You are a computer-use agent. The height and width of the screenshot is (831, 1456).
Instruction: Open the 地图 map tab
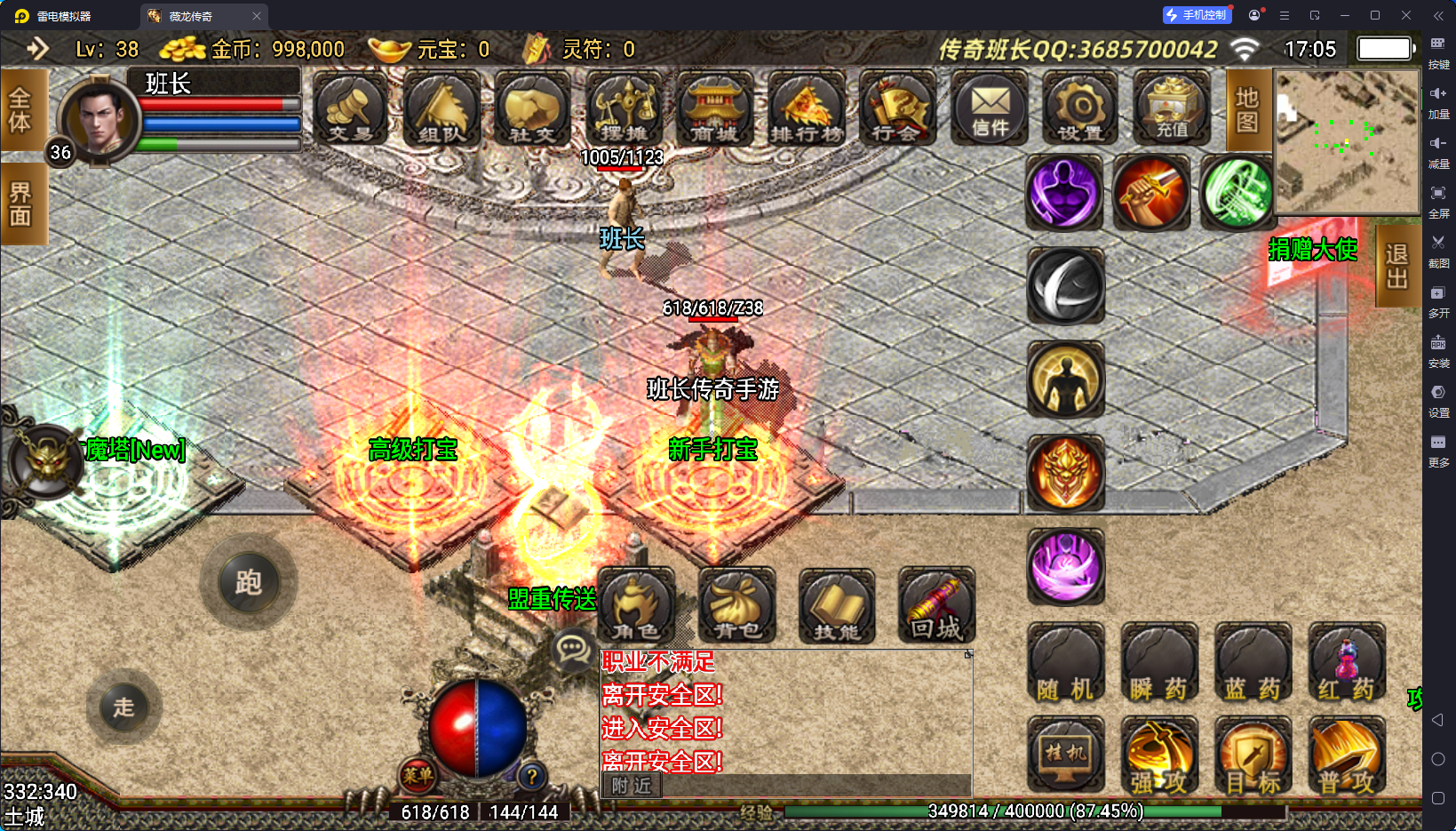click(x=1246, y=110)
